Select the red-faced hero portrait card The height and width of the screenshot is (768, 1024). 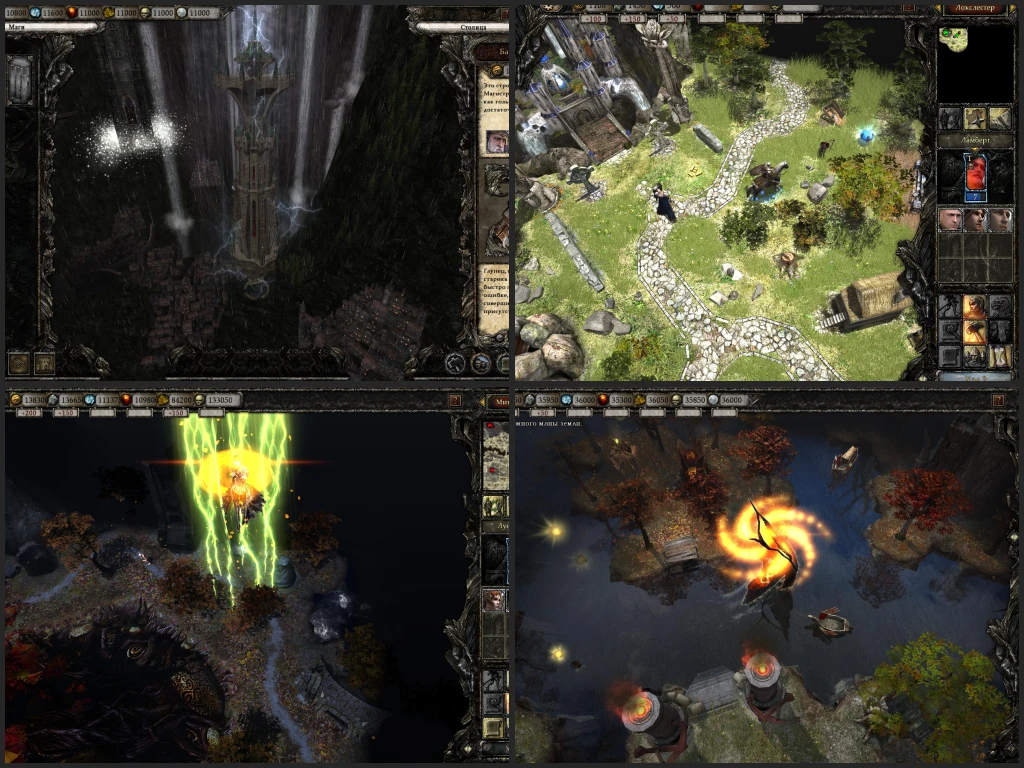point(974,177)
